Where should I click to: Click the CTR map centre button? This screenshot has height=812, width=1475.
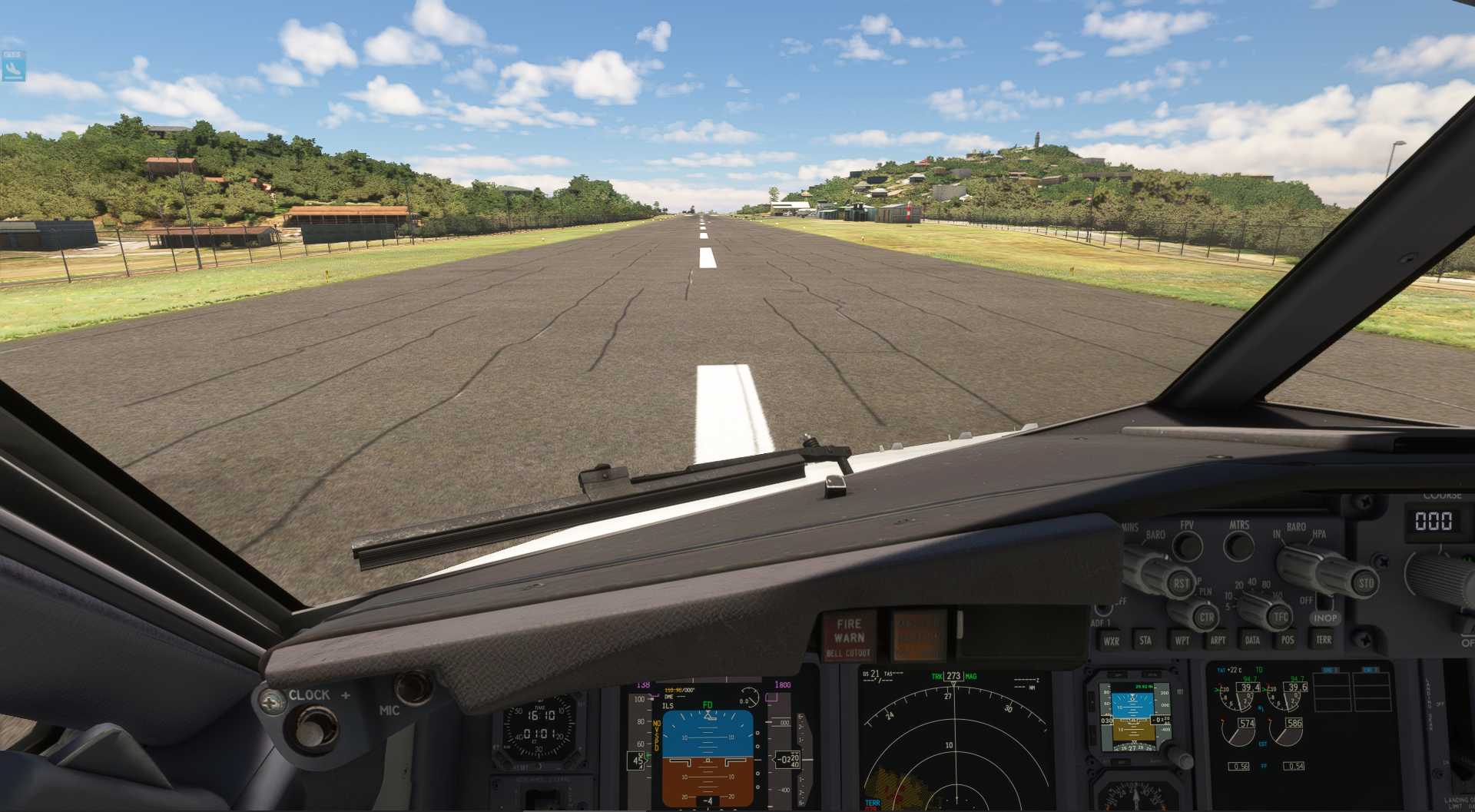click(x=1207, y=617)
